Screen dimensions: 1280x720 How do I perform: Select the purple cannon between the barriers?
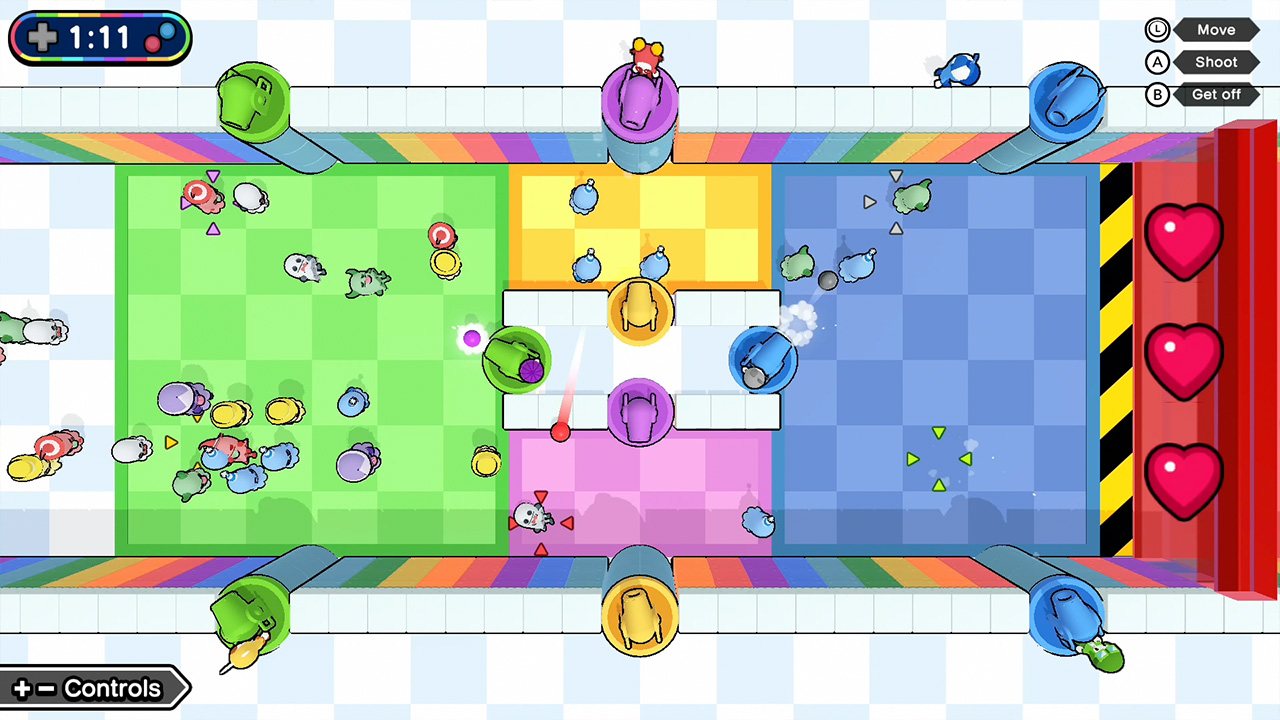coord(640,410)
